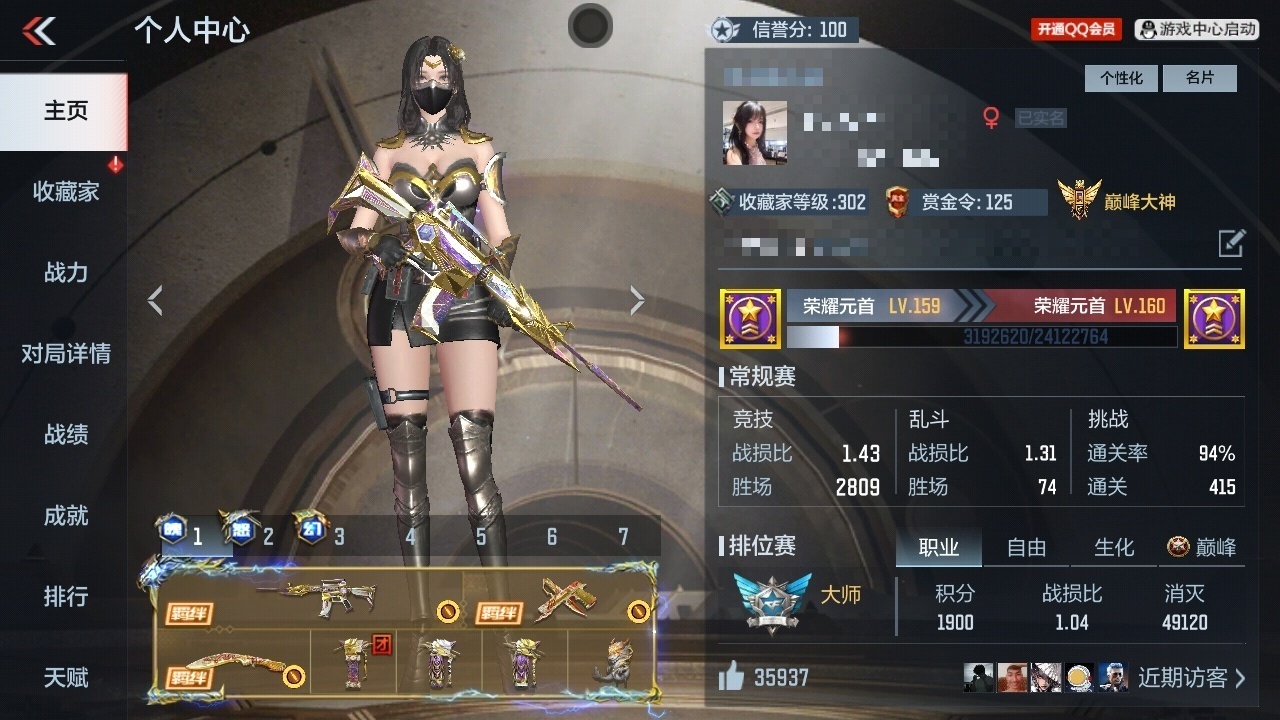Show next character with right arrow

click(x=637, y=300)
